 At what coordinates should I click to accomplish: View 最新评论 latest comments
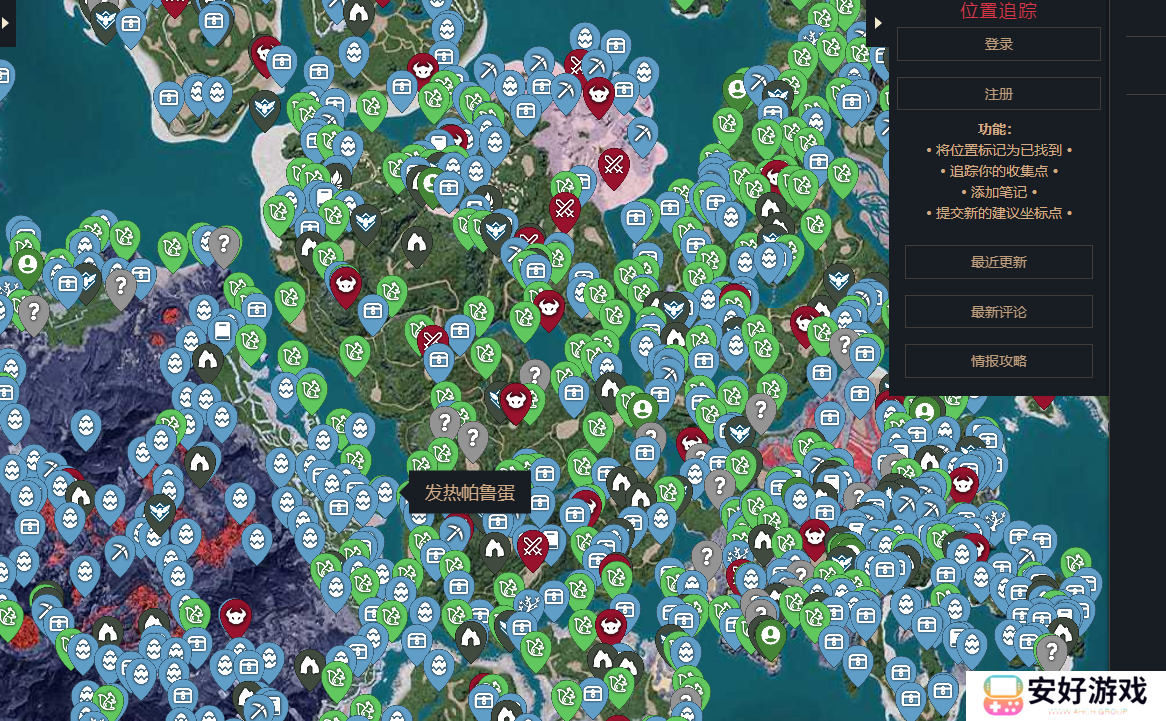pyautogui.click(x=998, y=312)
